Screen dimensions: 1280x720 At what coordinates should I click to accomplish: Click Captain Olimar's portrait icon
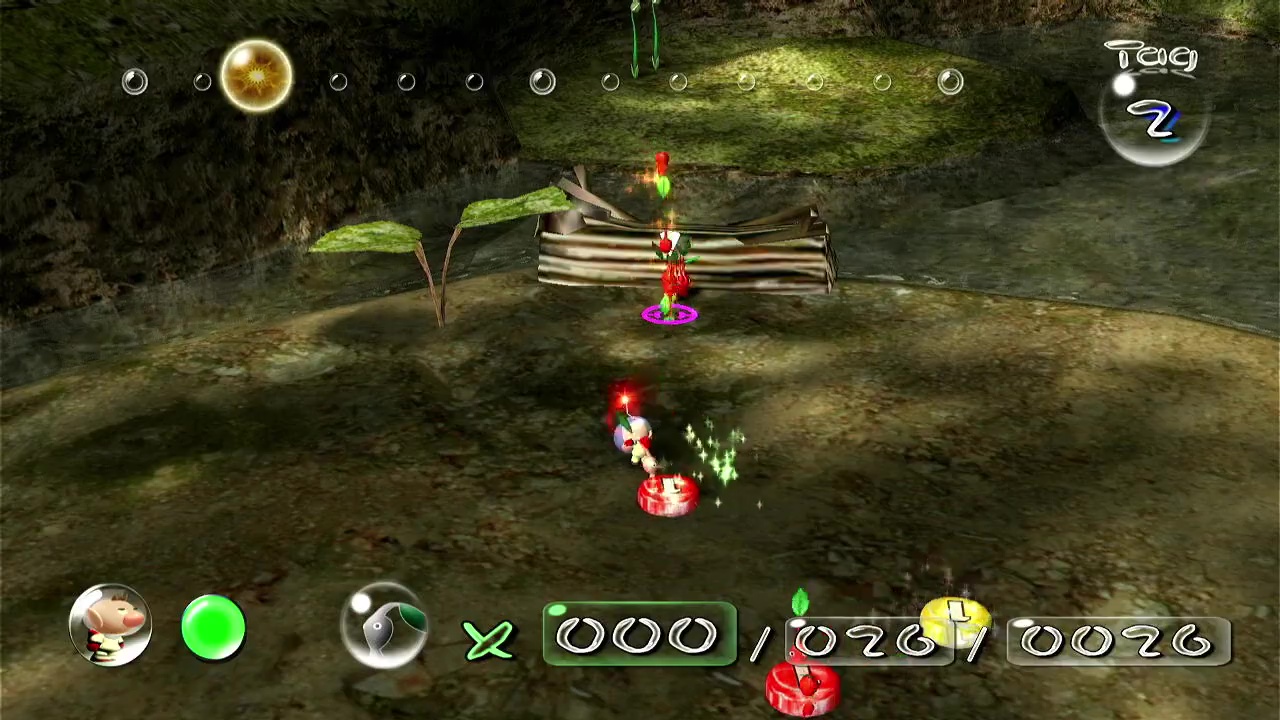pos(110,626)
